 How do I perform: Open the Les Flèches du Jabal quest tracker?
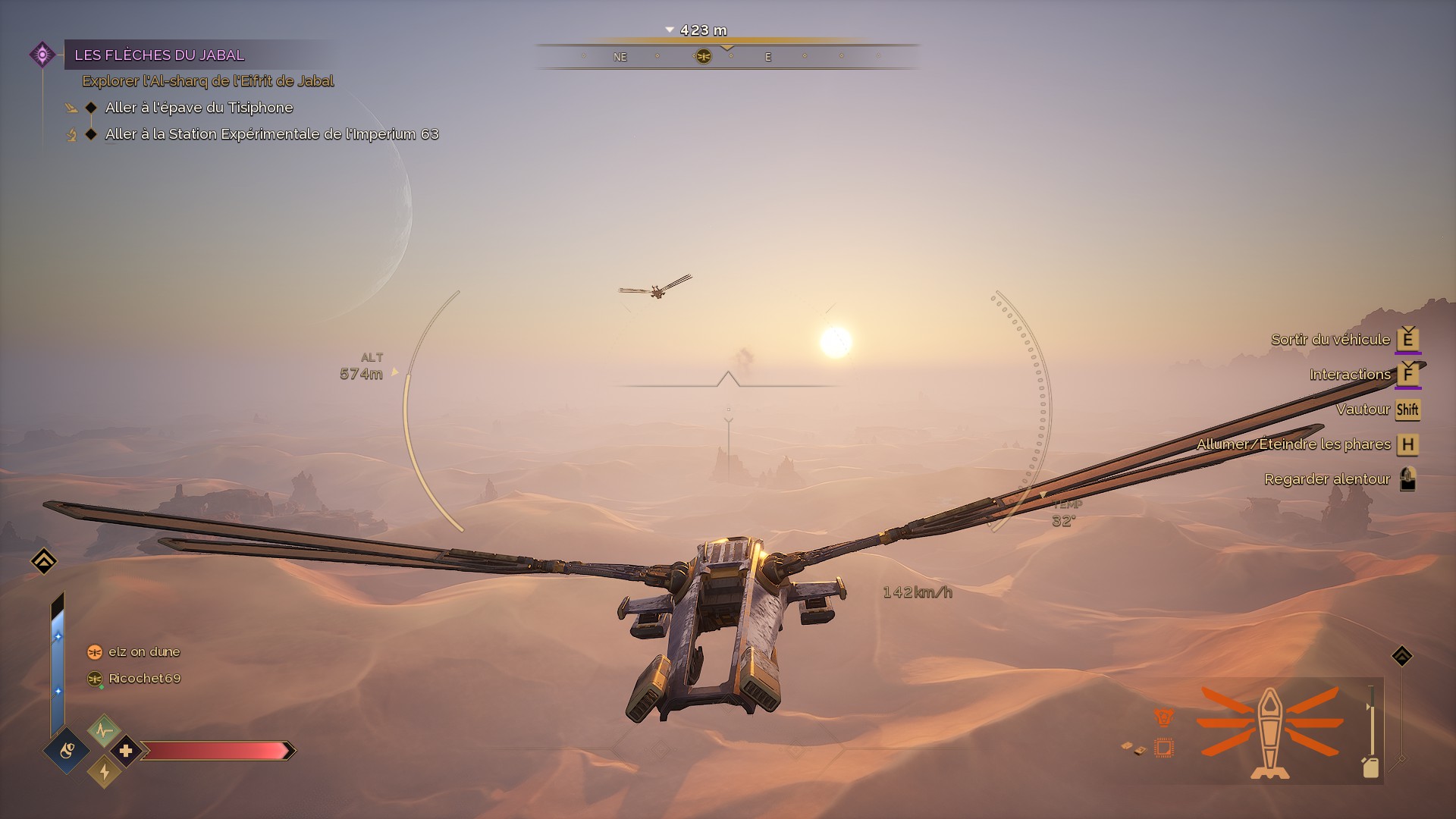tap(159, 55)
